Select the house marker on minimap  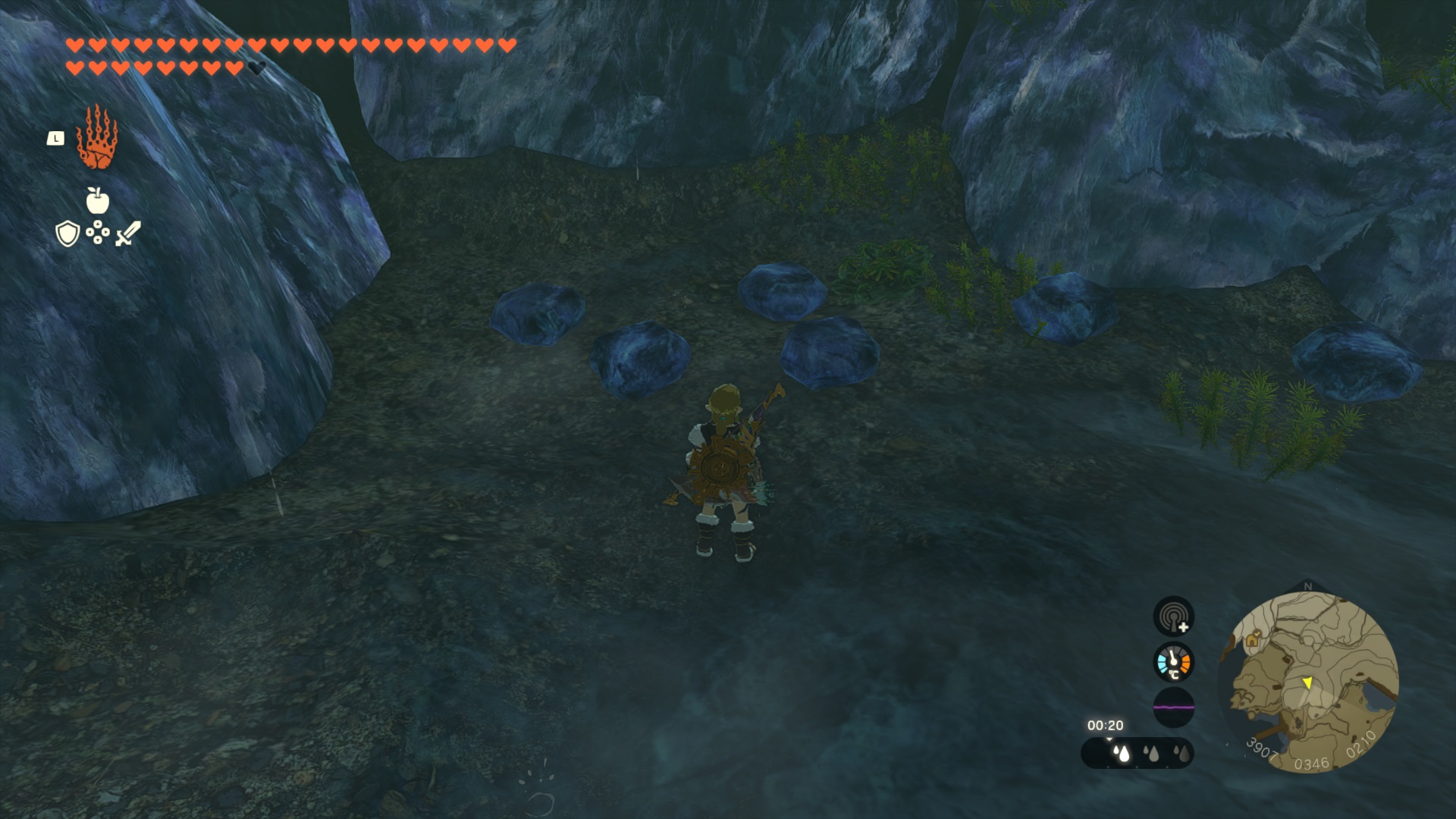pyautogui.click(x=1252, y=641)
